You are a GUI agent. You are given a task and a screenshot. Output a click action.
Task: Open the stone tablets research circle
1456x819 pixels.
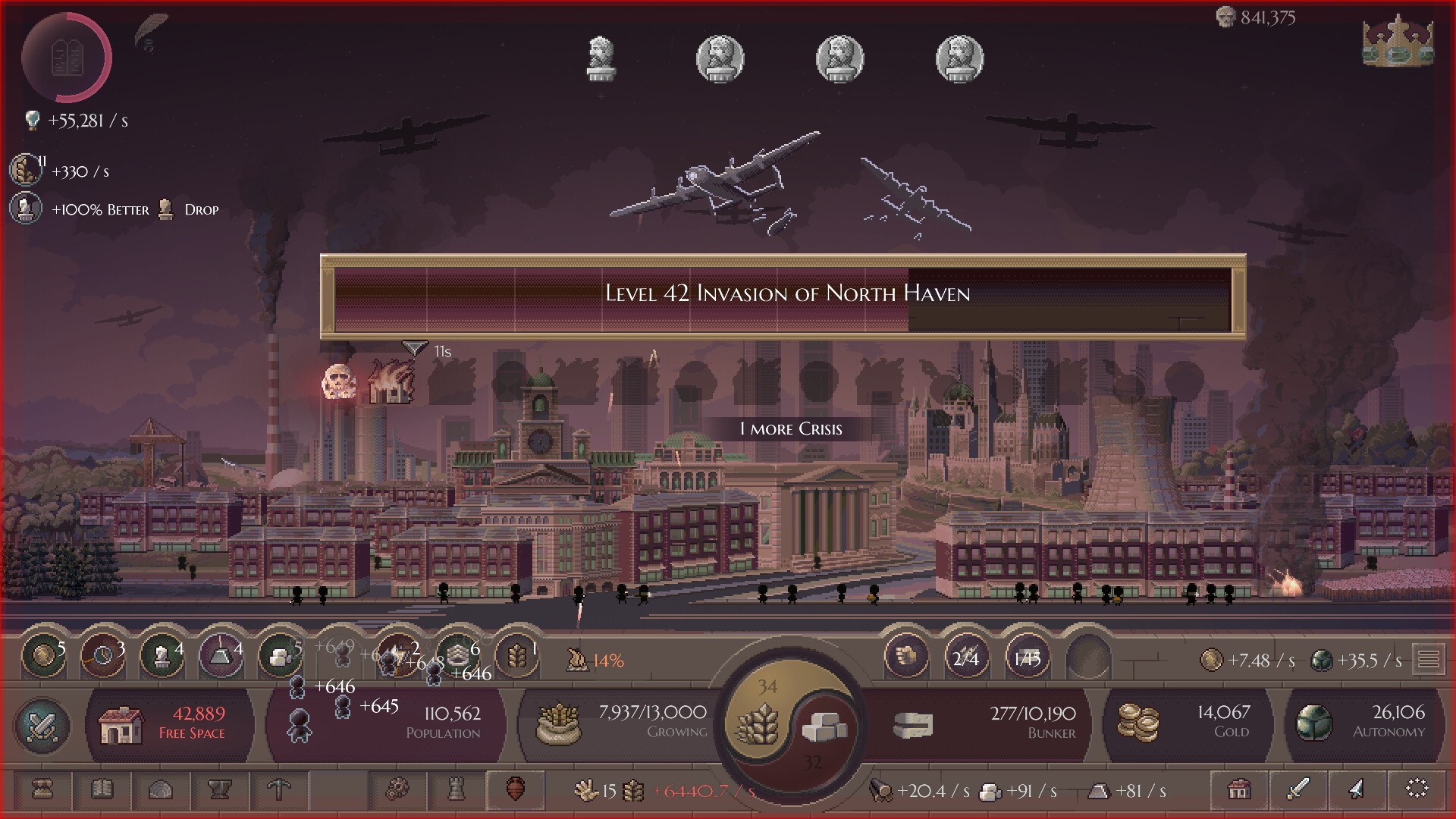(66, 58)
